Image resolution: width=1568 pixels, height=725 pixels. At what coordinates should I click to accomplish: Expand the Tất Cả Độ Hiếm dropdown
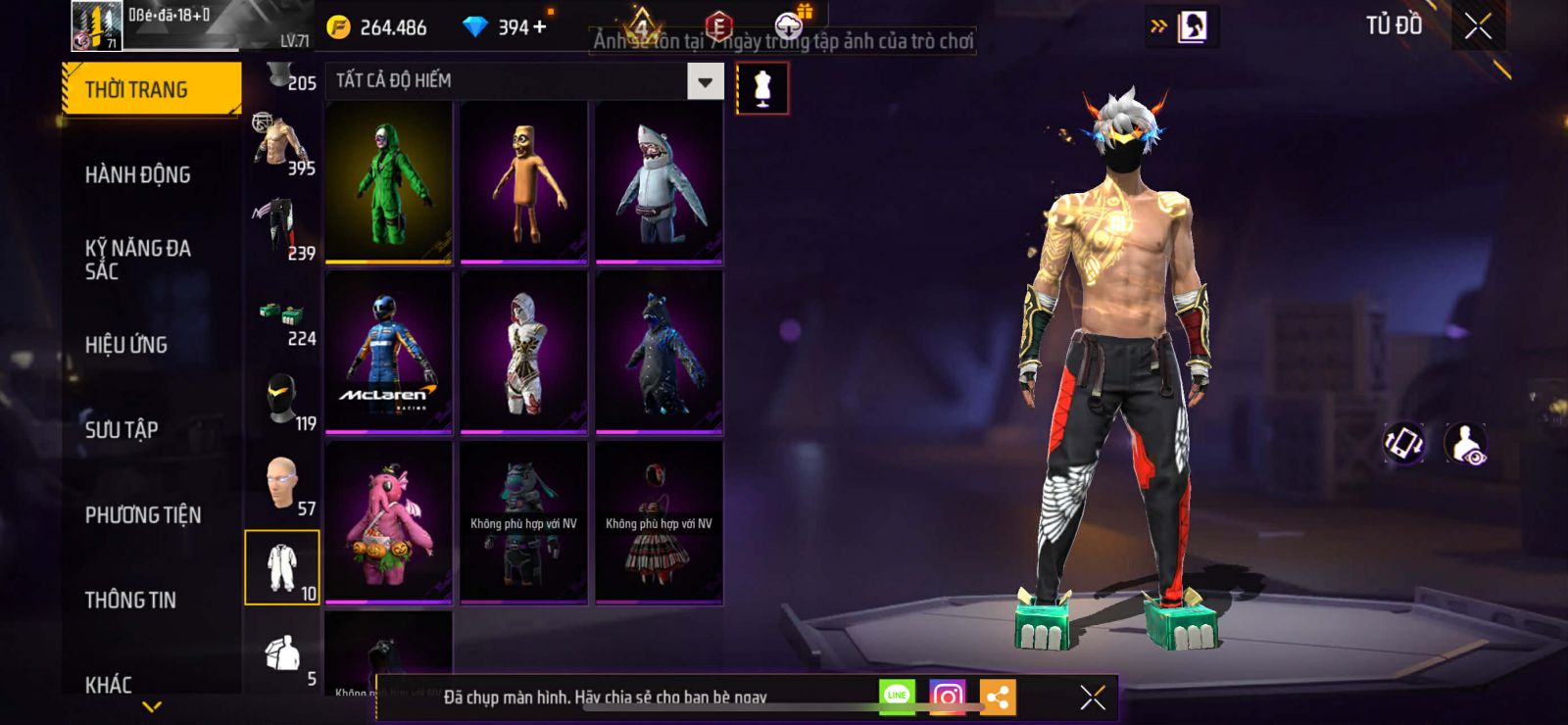[705, 81]
